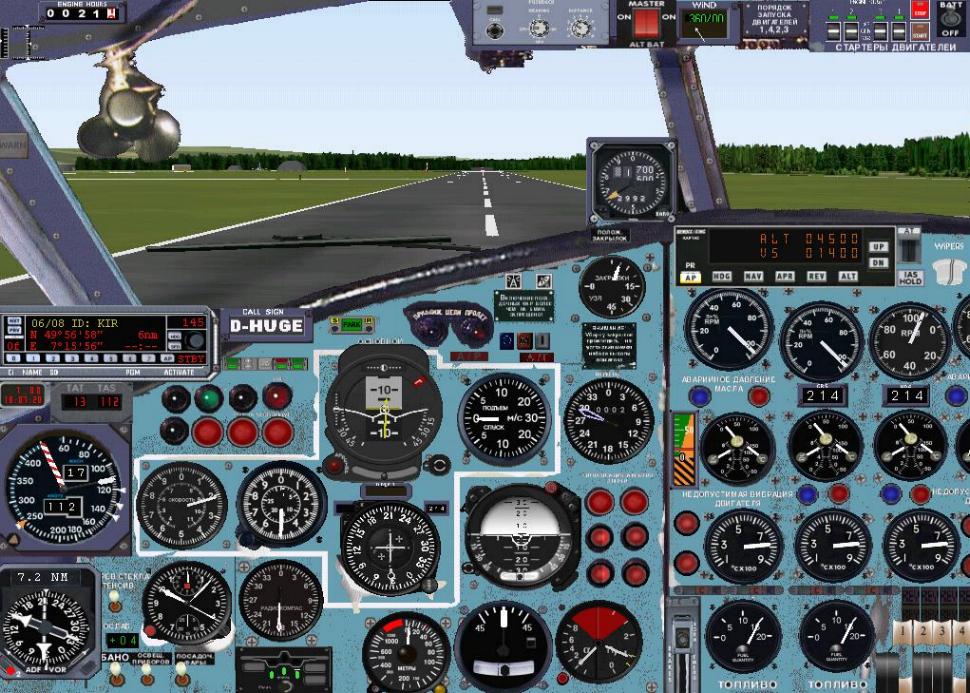Viewport: 970px width, 693px height.
Task: Toggle the AP autopilot master button
Action: click(691, 277)
